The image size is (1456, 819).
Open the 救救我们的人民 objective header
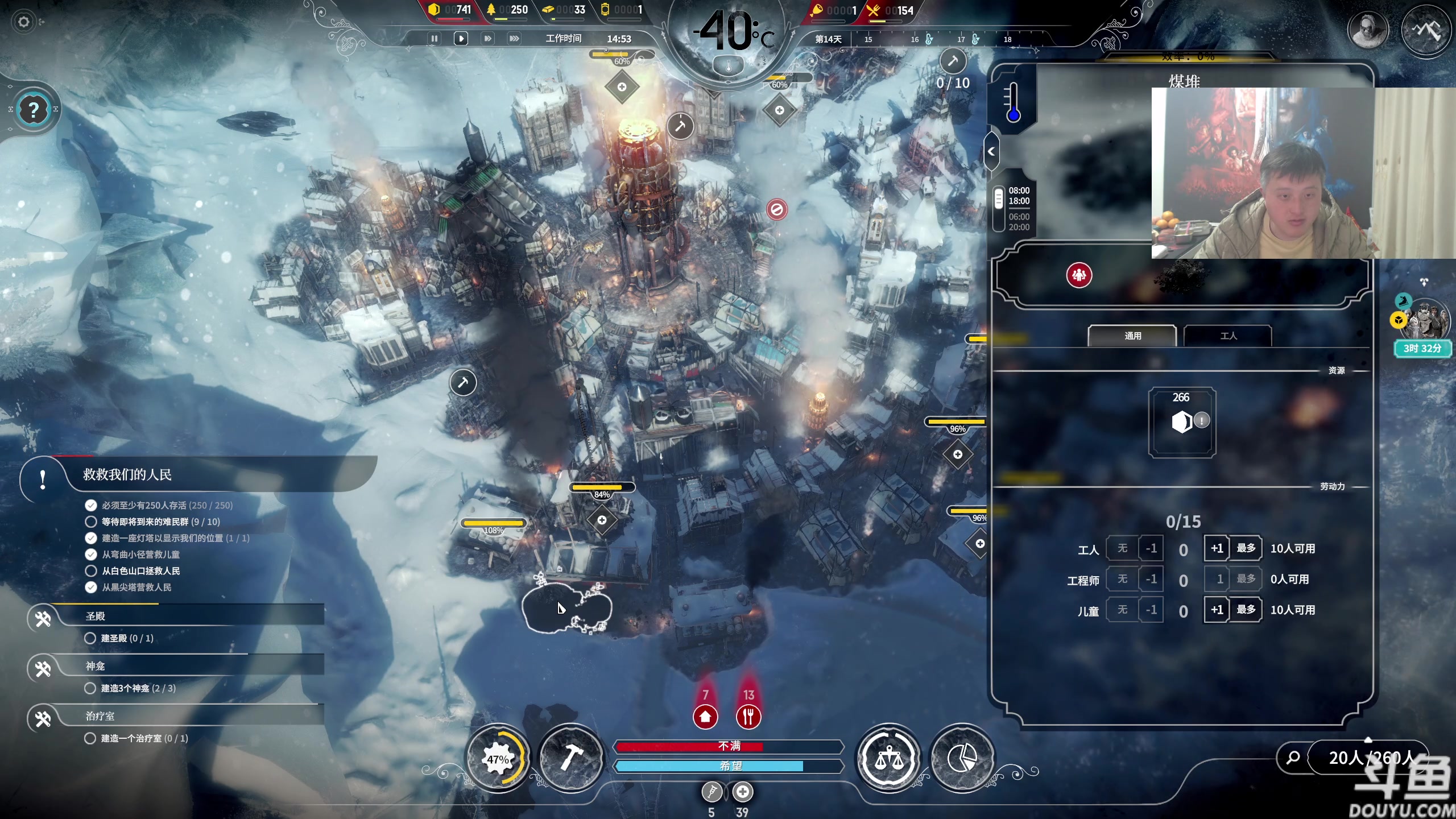[127, 475]
